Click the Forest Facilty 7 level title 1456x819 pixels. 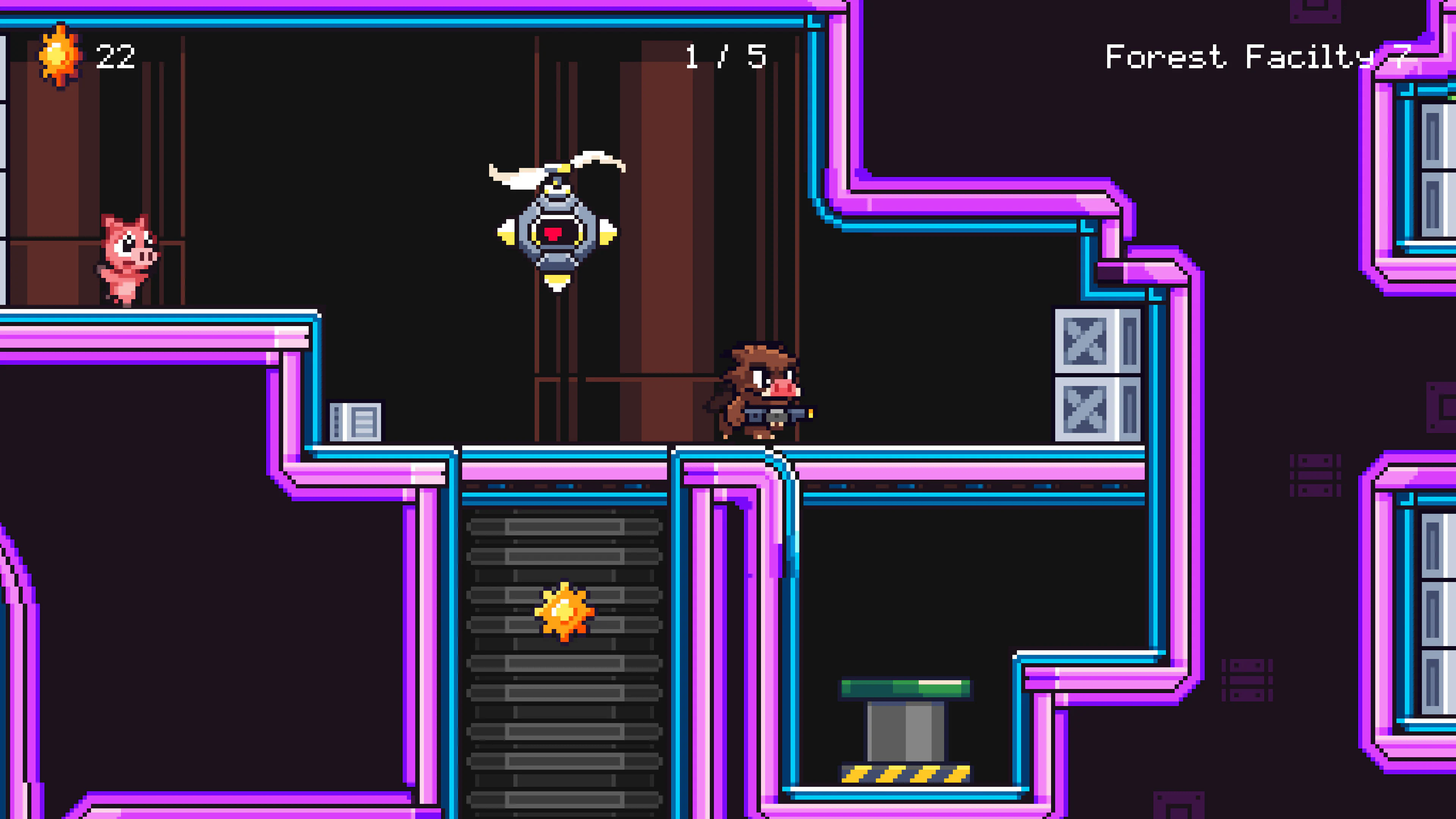1266,56
